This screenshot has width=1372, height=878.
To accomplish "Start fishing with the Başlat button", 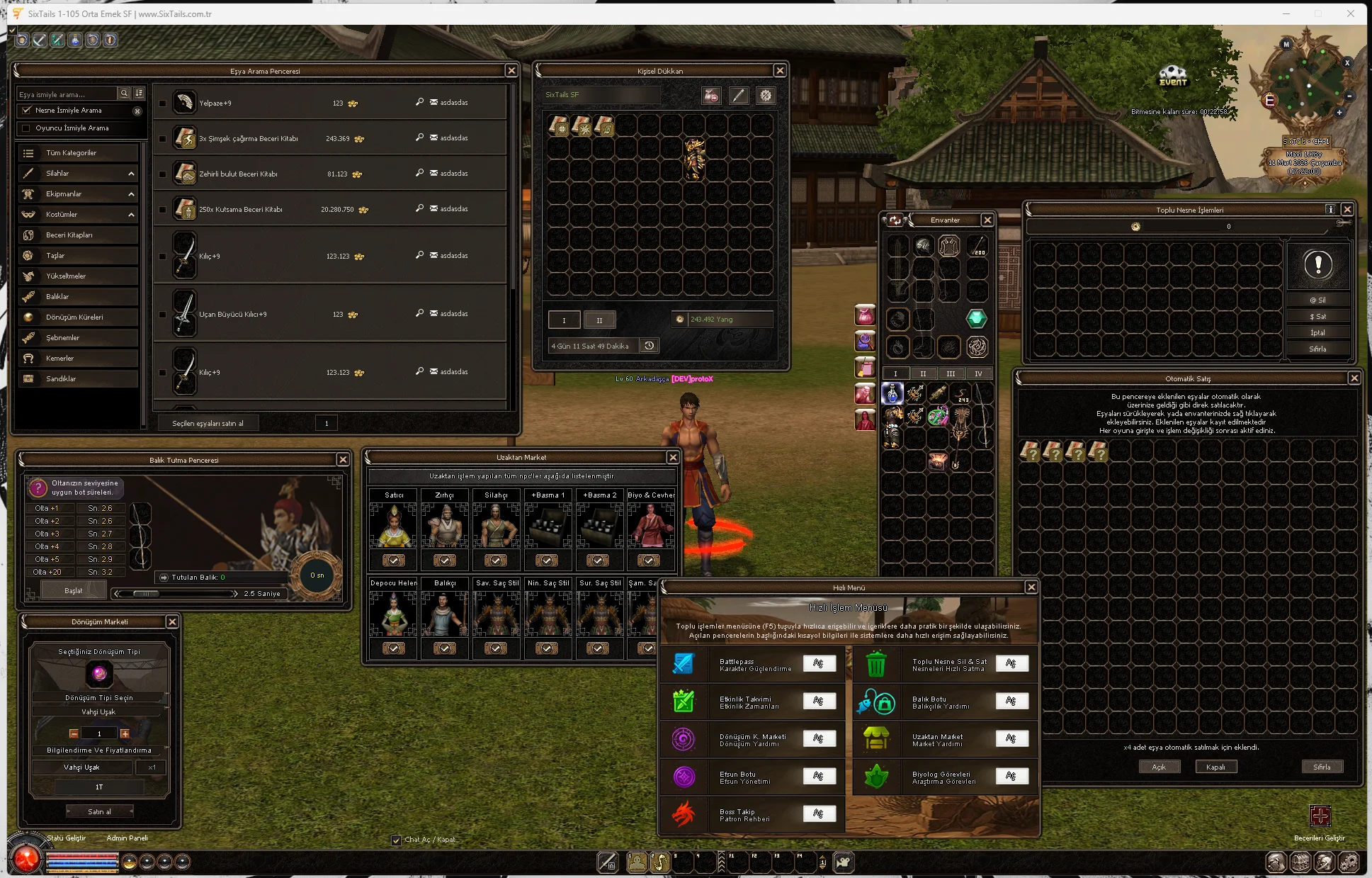I will coord(74,590).
